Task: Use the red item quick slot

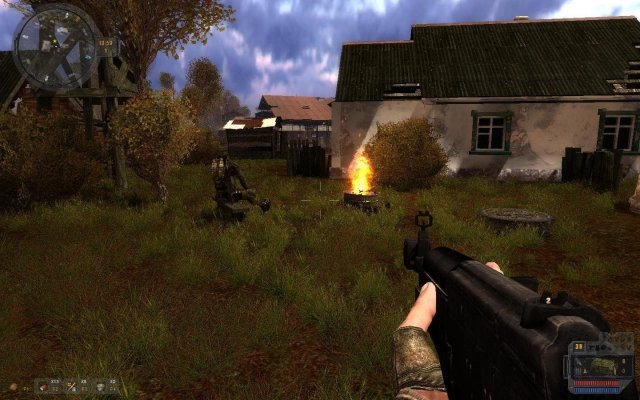Action: pos(44,386)
